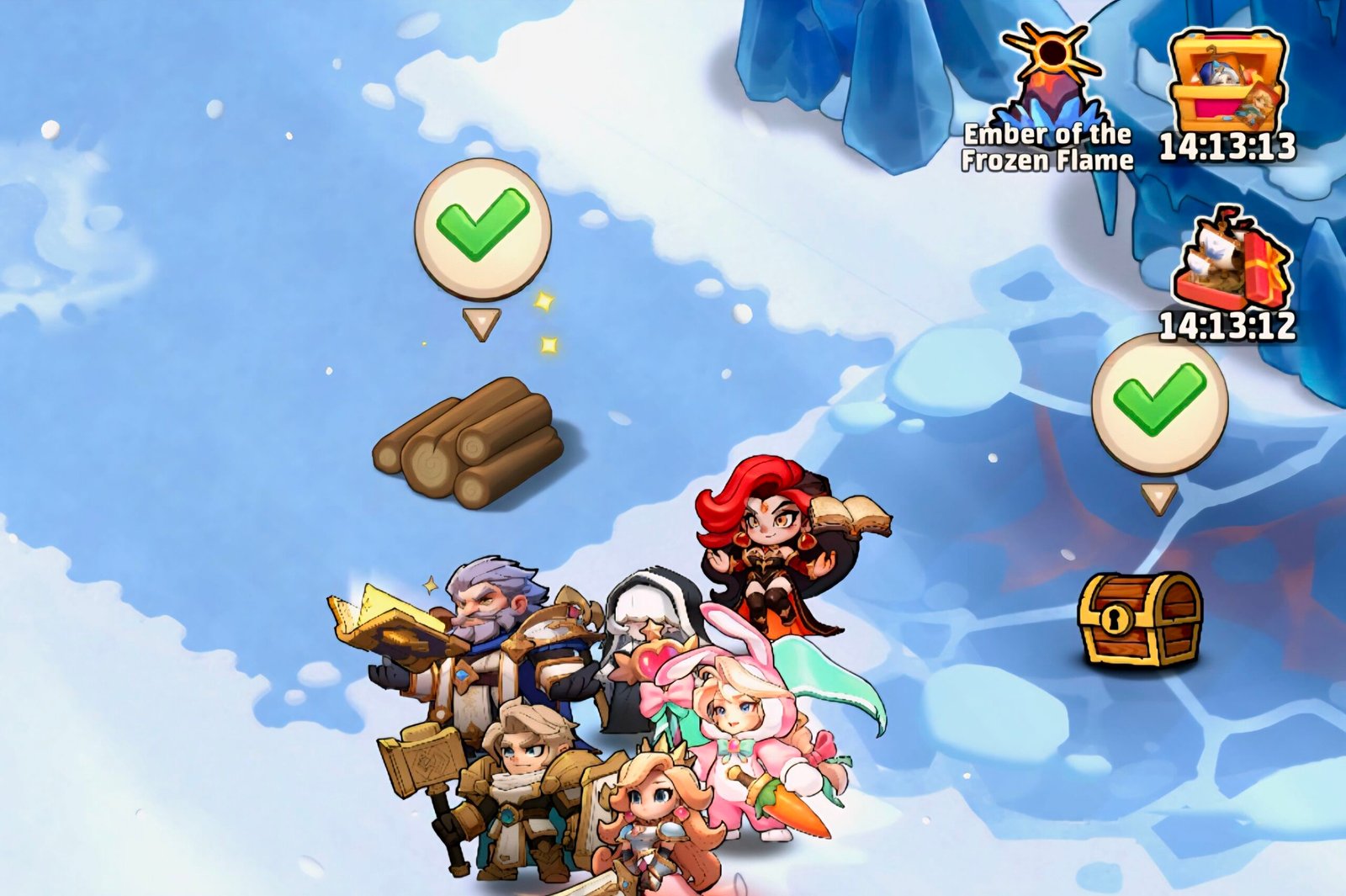This screenshot has width=1346, height=896.
Task: Tap the checkmark bubble above the locked chest
Action: (1159, 402)
